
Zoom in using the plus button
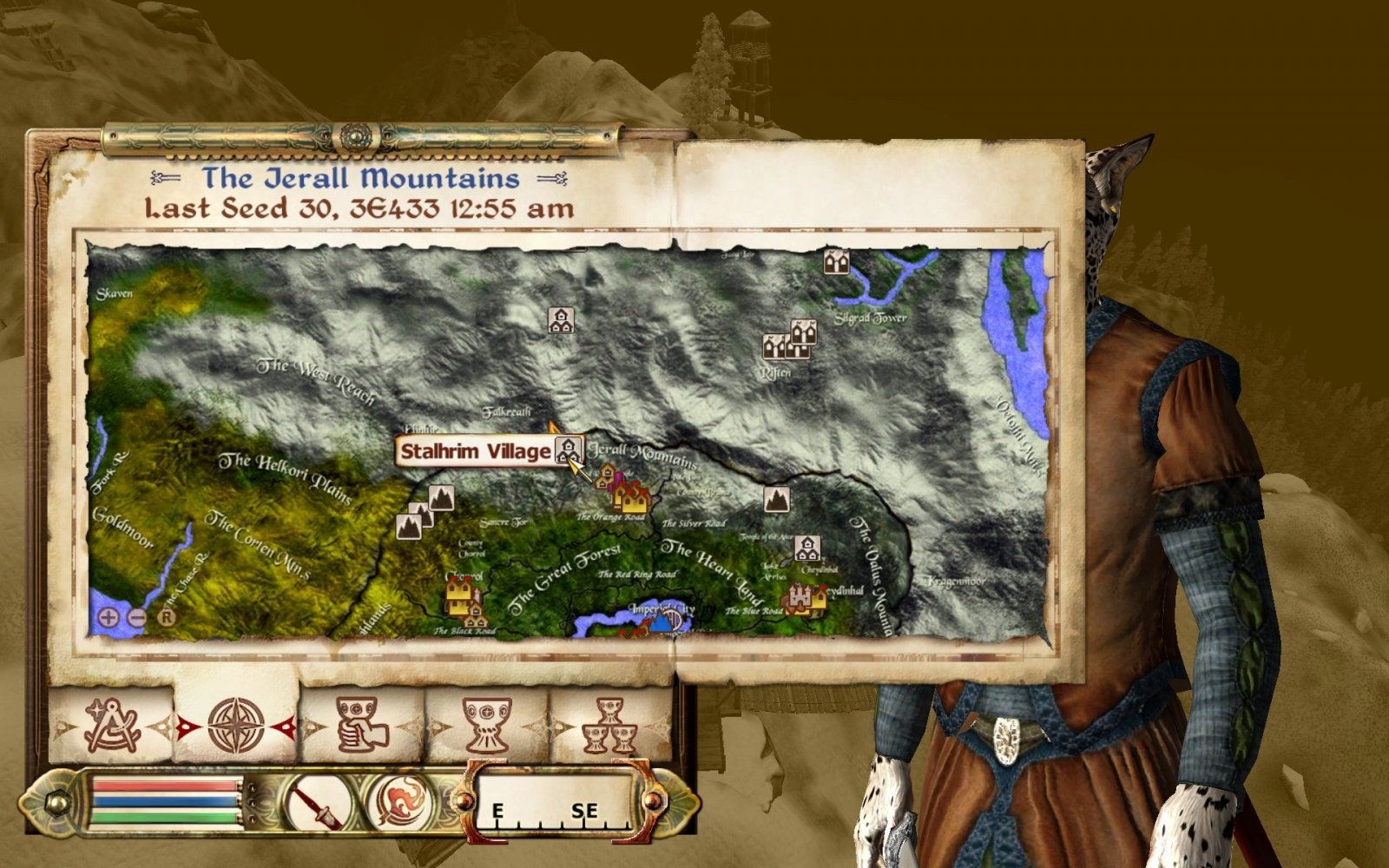pos(109,618)
